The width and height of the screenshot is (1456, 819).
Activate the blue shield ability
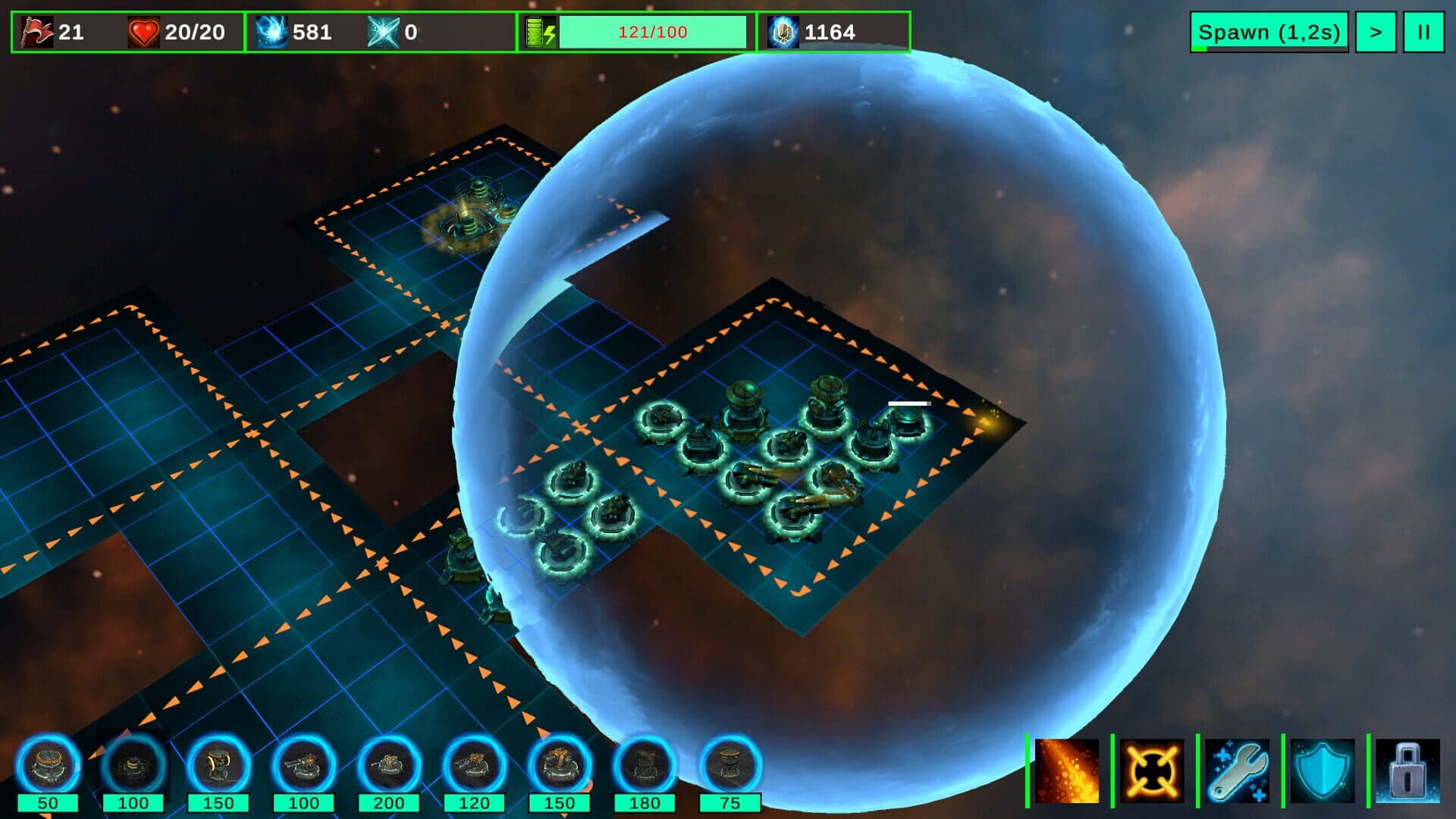click(1323, 770)
